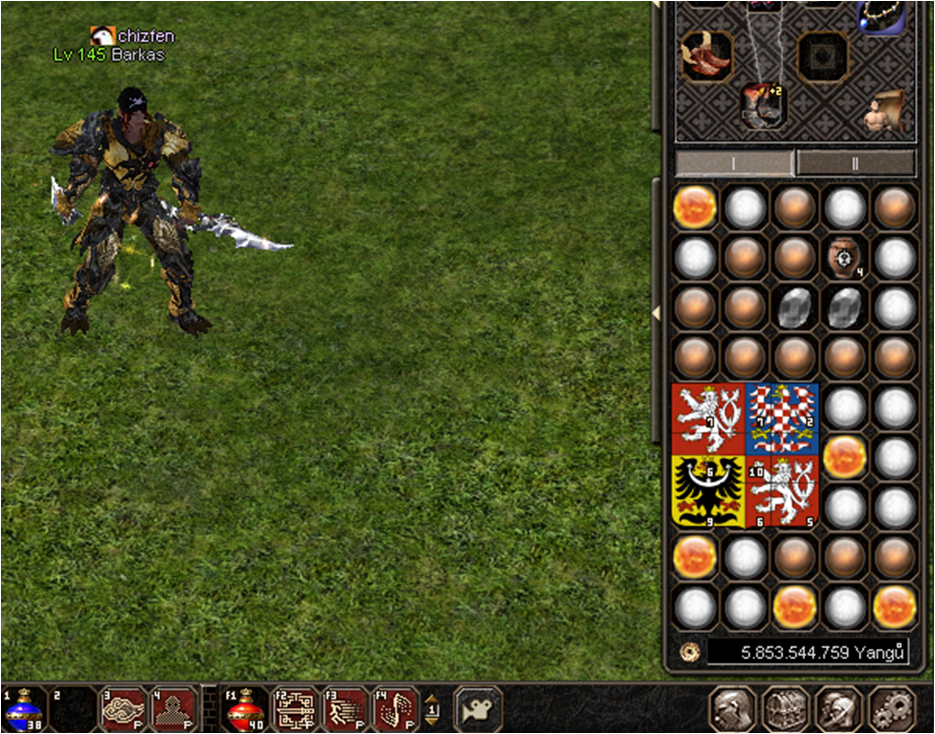Click the camera button on the taskbar
This screenshot has height=734, width=935.
478,708
